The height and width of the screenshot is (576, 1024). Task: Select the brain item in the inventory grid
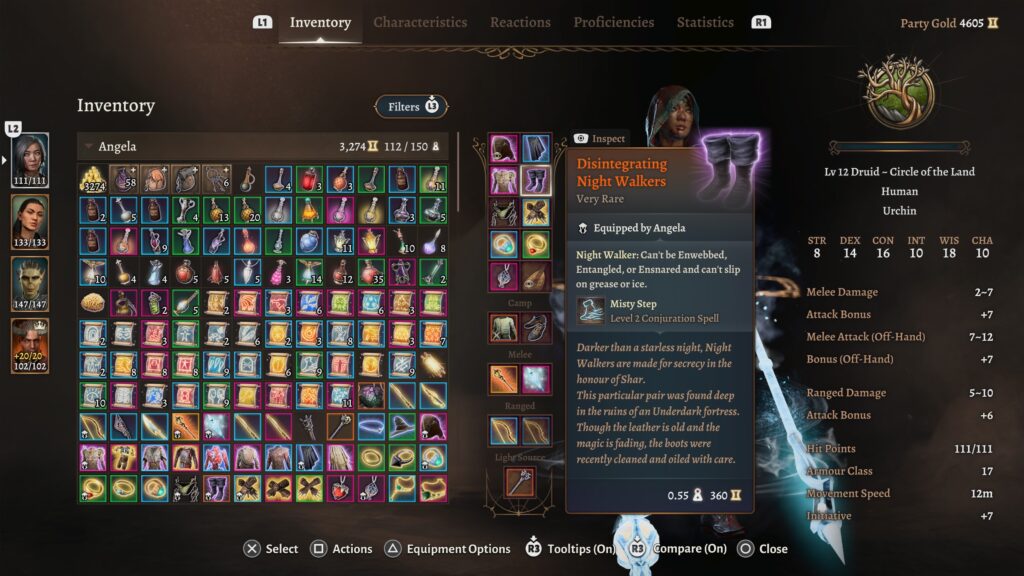(93, 303)
